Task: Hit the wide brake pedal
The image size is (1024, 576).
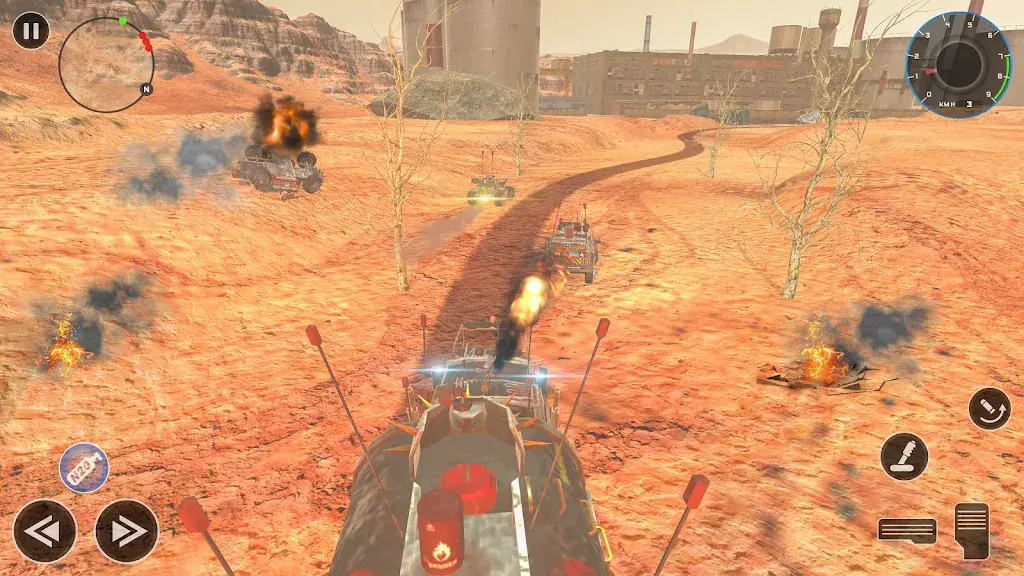Action: [x=907, y=530]
